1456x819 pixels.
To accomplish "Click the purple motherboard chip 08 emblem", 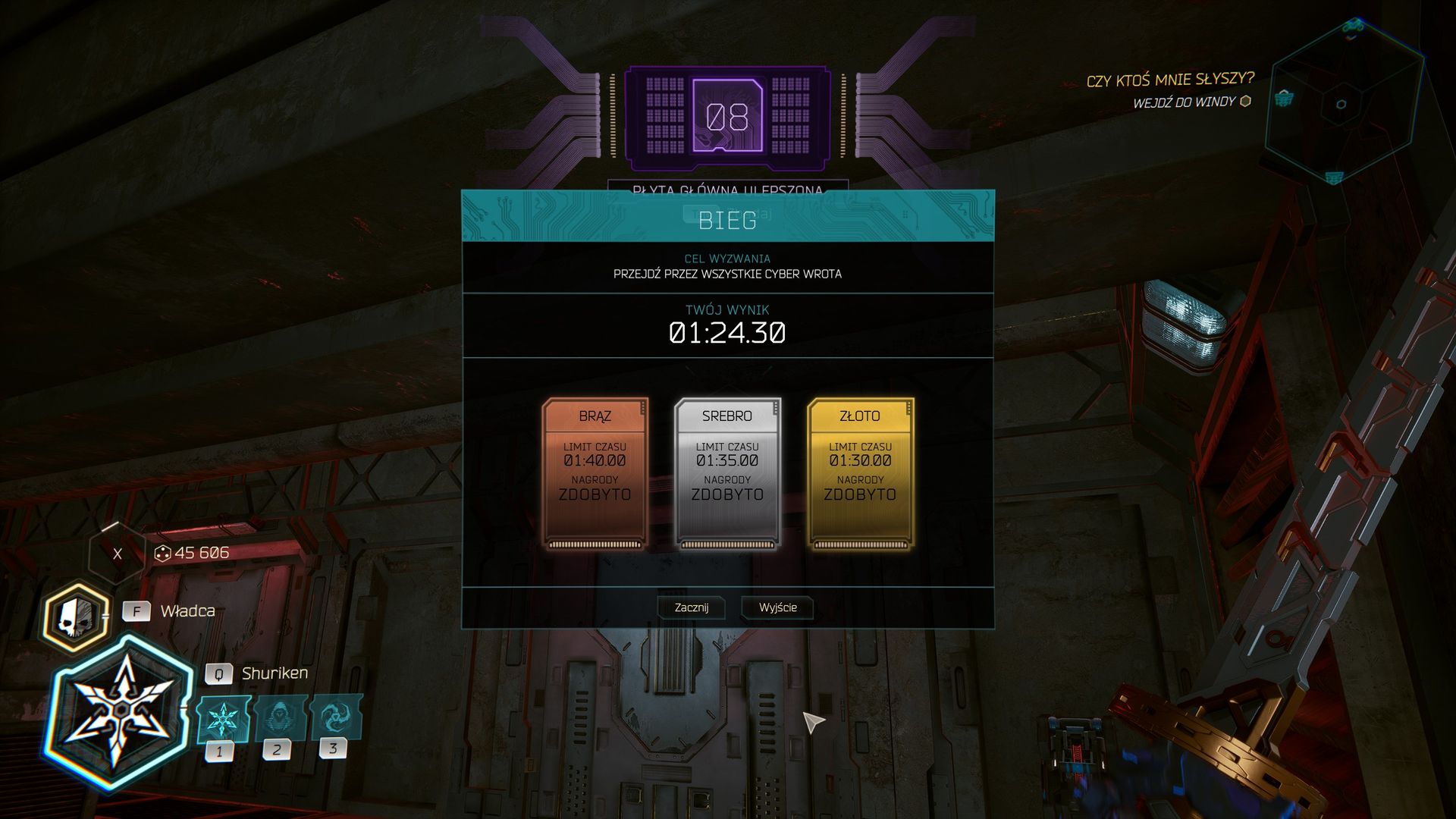I will (727, 117).
